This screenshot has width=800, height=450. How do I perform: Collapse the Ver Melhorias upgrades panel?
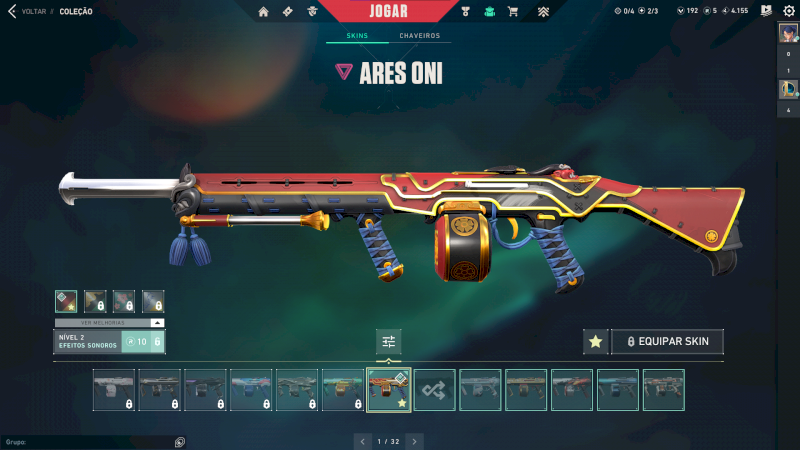[x=157, y=323]
